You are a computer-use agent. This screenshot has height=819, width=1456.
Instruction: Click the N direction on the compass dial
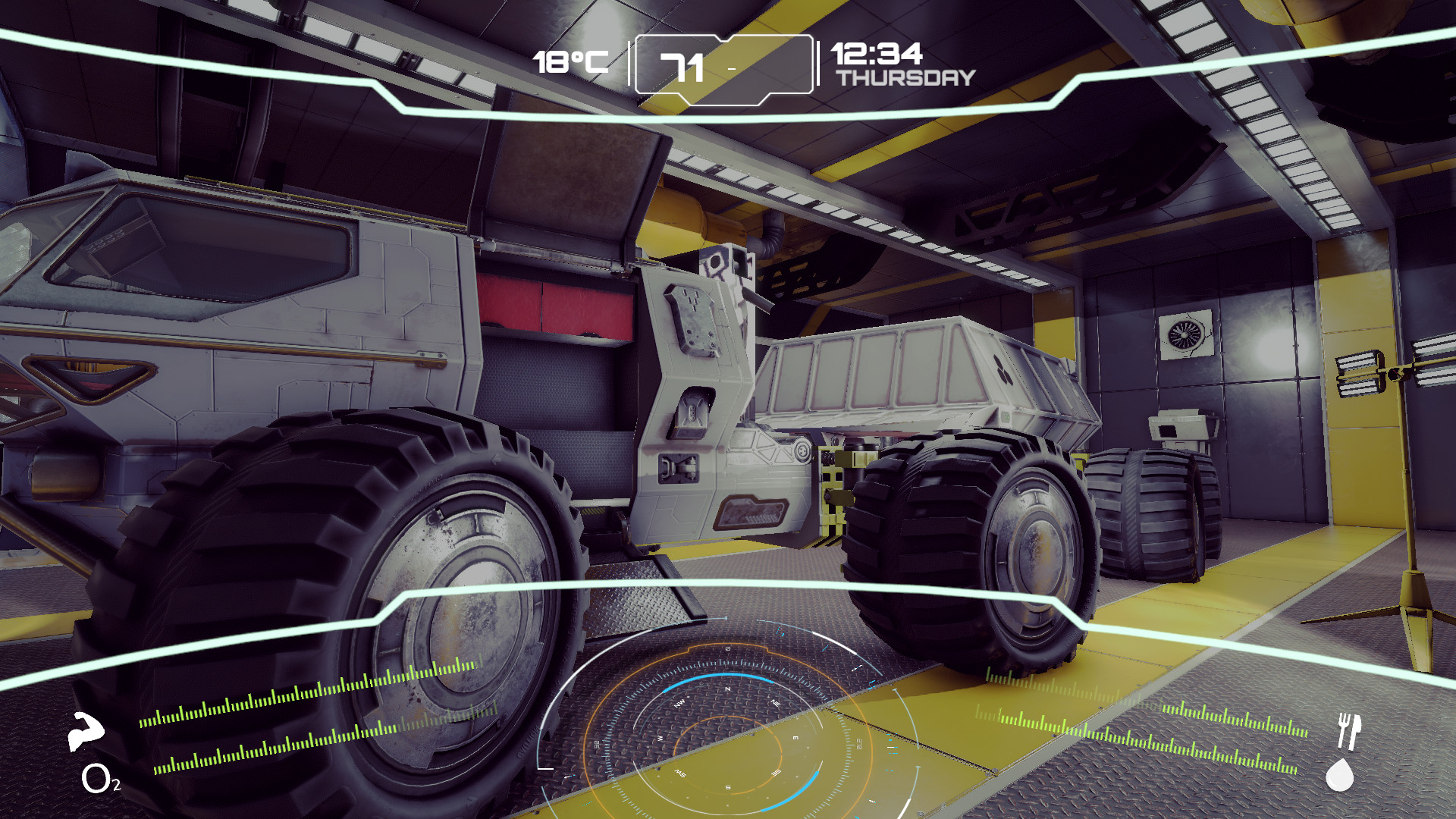[x=727, y=689]
